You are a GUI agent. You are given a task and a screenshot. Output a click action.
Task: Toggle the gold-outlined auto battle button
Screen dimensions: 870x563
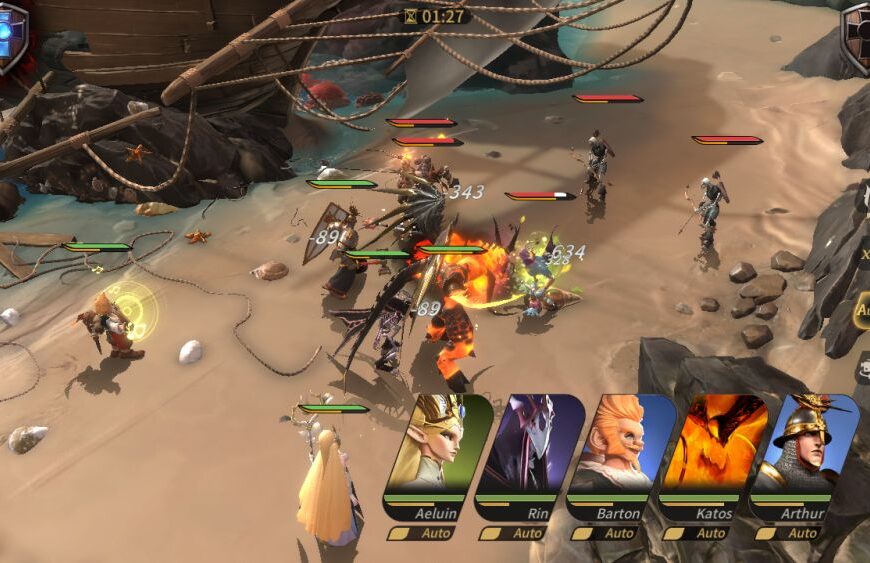point(861,311)
